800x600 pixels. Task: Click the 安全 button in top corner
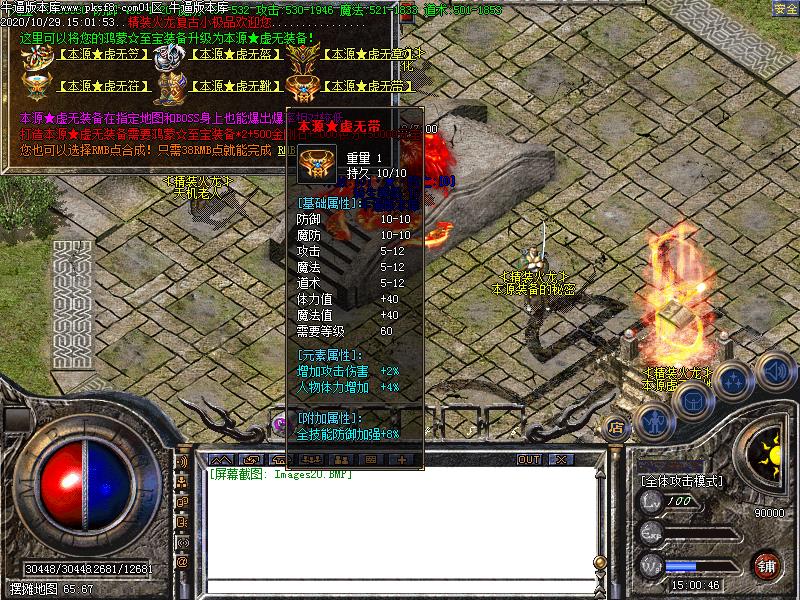click(x=785, y=9)
